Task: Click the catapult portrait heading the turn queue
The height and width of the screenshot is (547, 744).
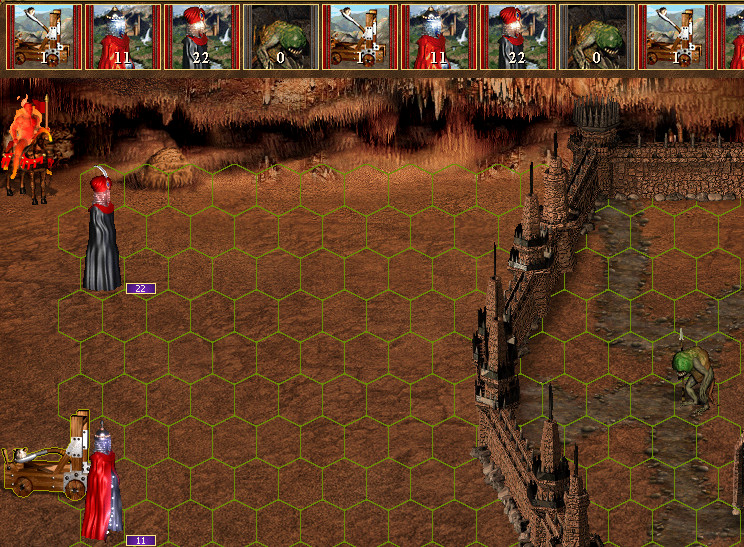Action: click(x=43, y=36)
